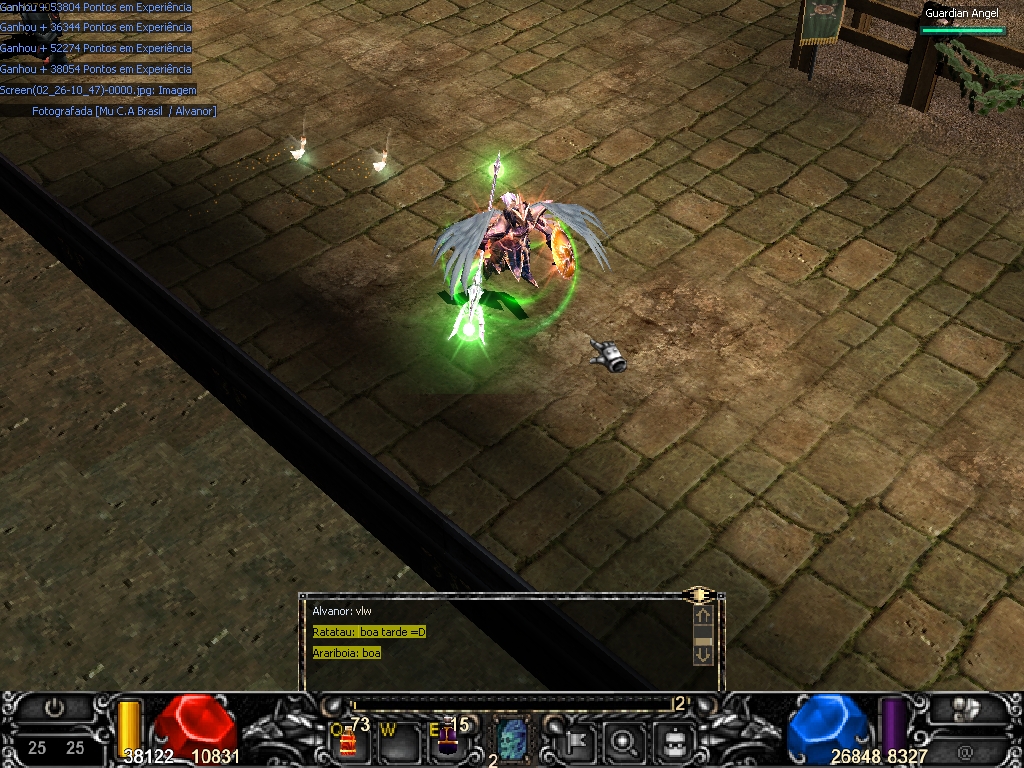Select the active skill icon in the bar
Viewport: 1024px width, 768px height.
coord(512,740)
